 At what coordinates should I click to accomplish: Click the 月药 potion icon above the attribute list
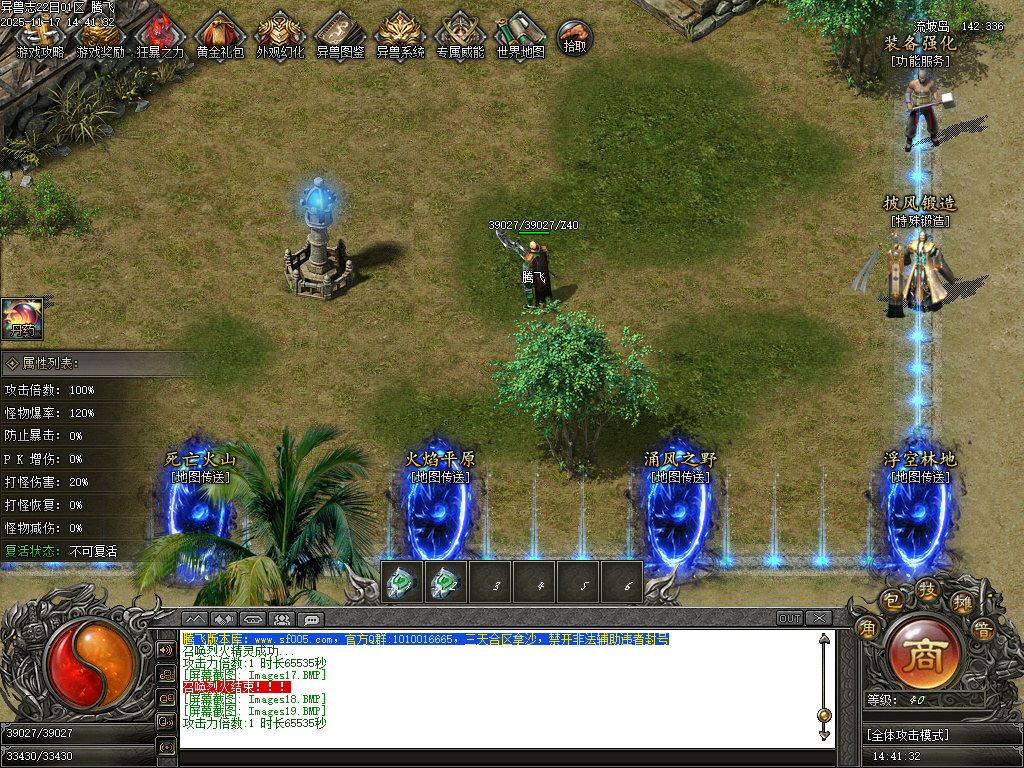coord(21,318)
